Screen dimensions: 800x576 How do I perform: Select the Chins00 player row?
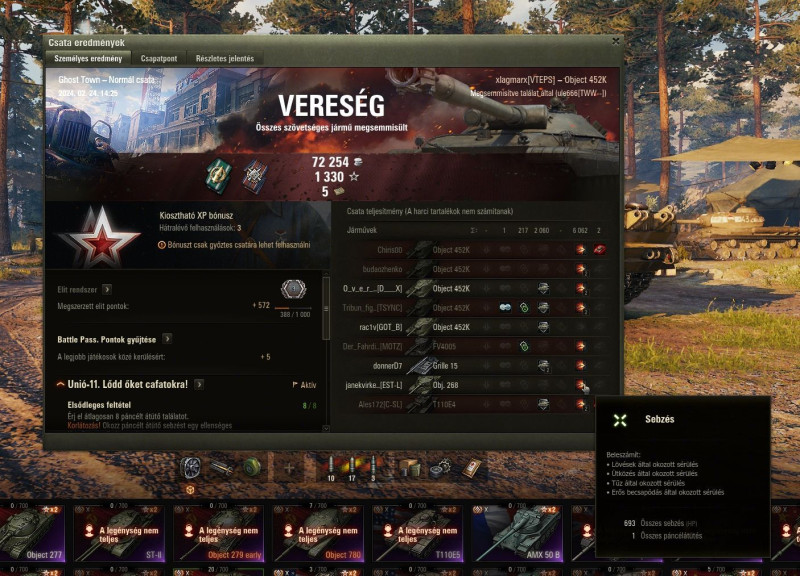pyautogui.click(x=470, y=250)
